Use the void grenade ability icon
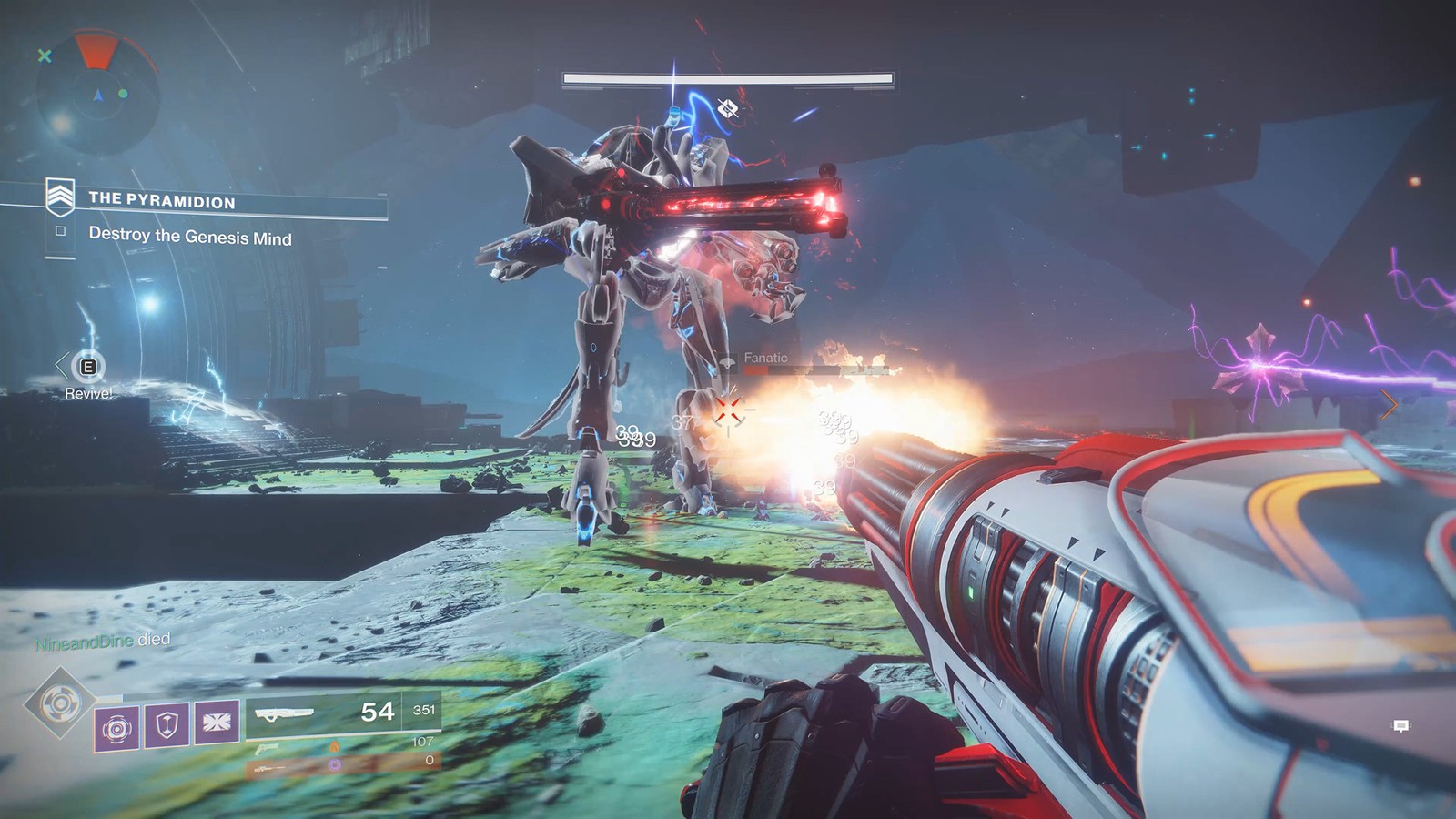1456x819 pixels. coord(117,727)
